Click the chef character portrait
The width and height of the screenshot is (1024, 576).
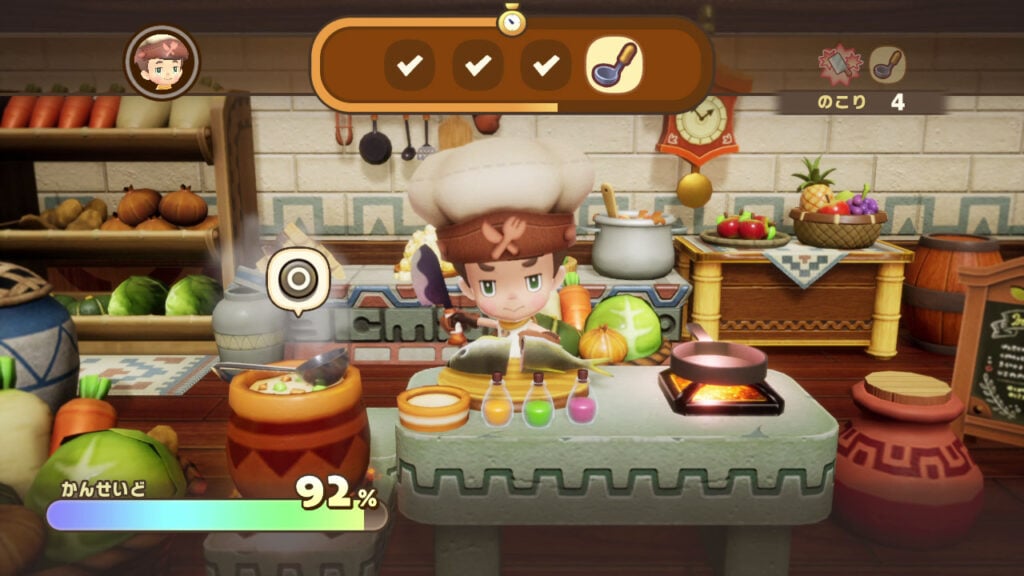click(x=161, y=62)
